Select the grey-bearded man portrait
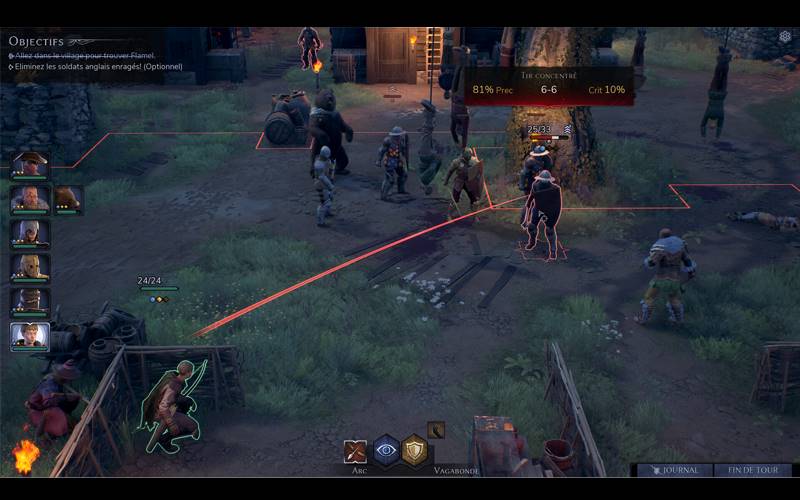Screen dimensions: 800x500 point(29,199)
